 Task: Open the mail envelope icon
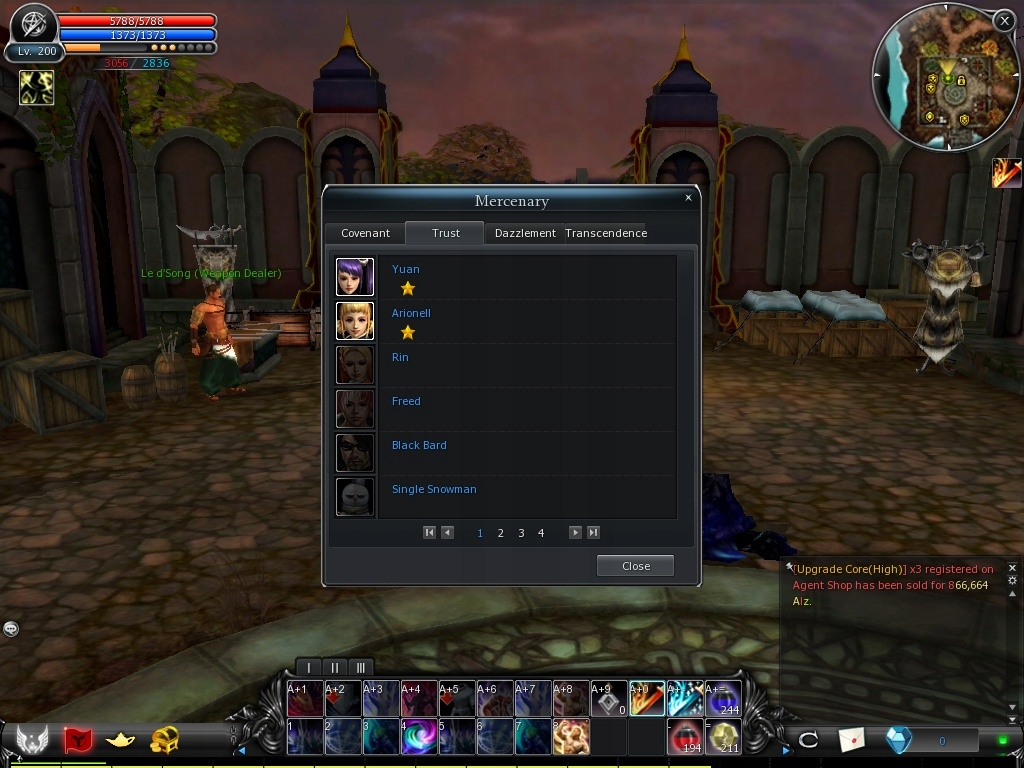[x=851, y=740]
